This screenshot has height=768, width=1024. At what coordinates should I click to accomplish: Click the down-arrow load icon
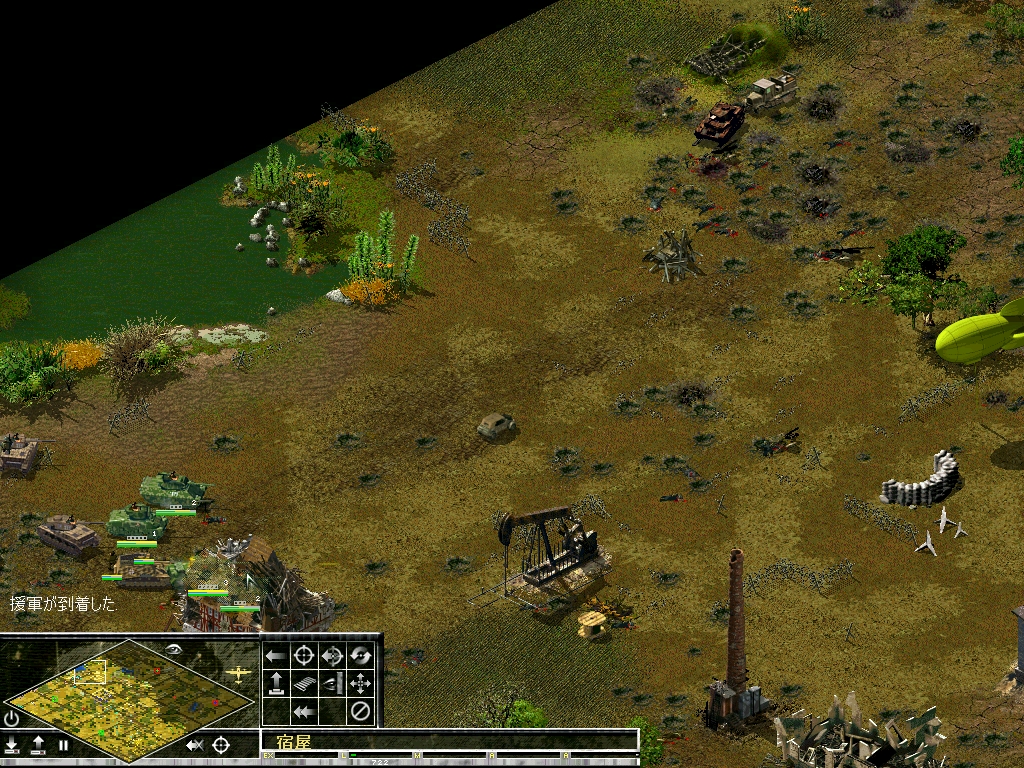click(12, 745)
